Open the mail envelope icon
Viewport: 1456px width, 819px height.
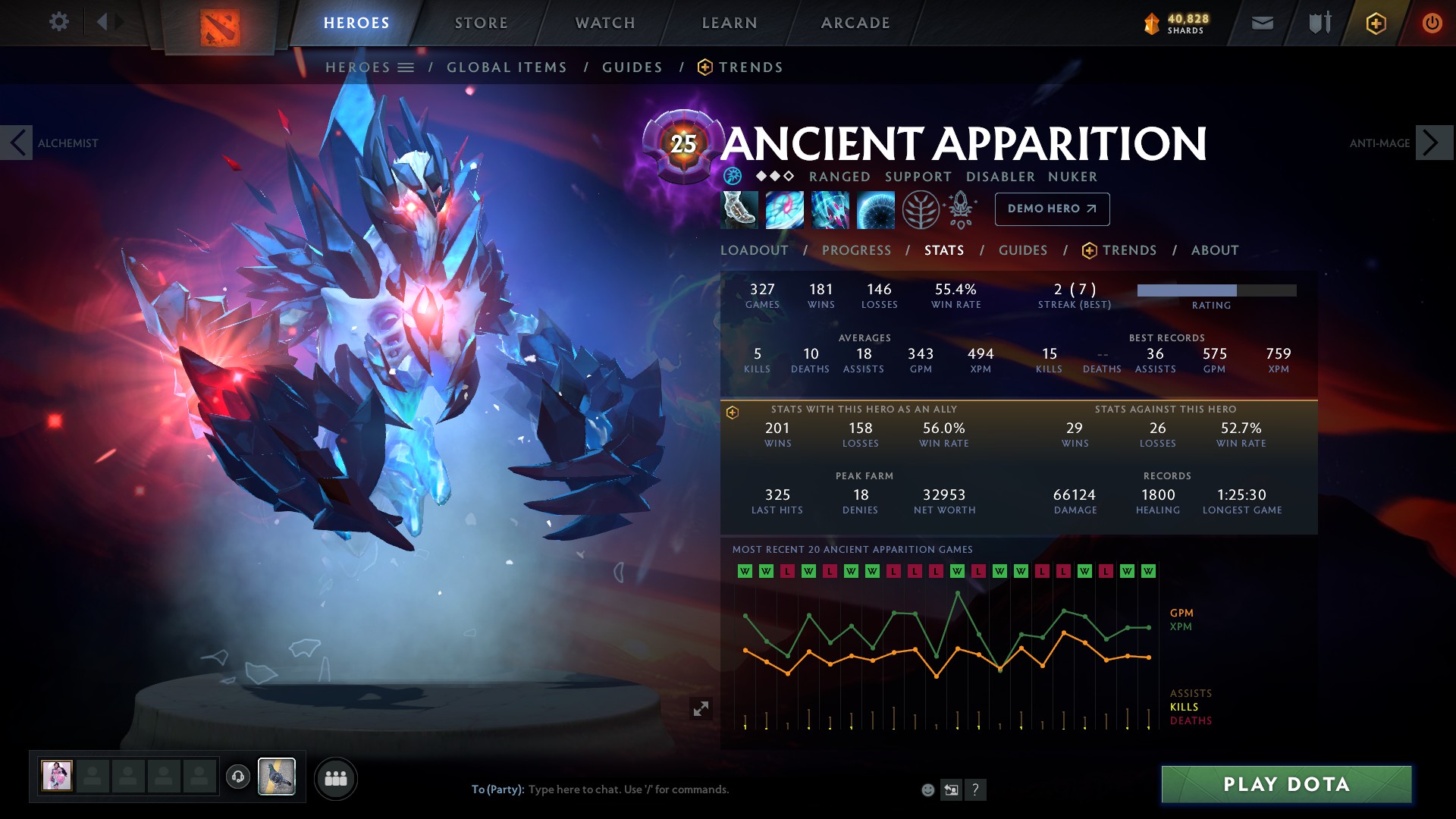click(x=1261, y=22)
